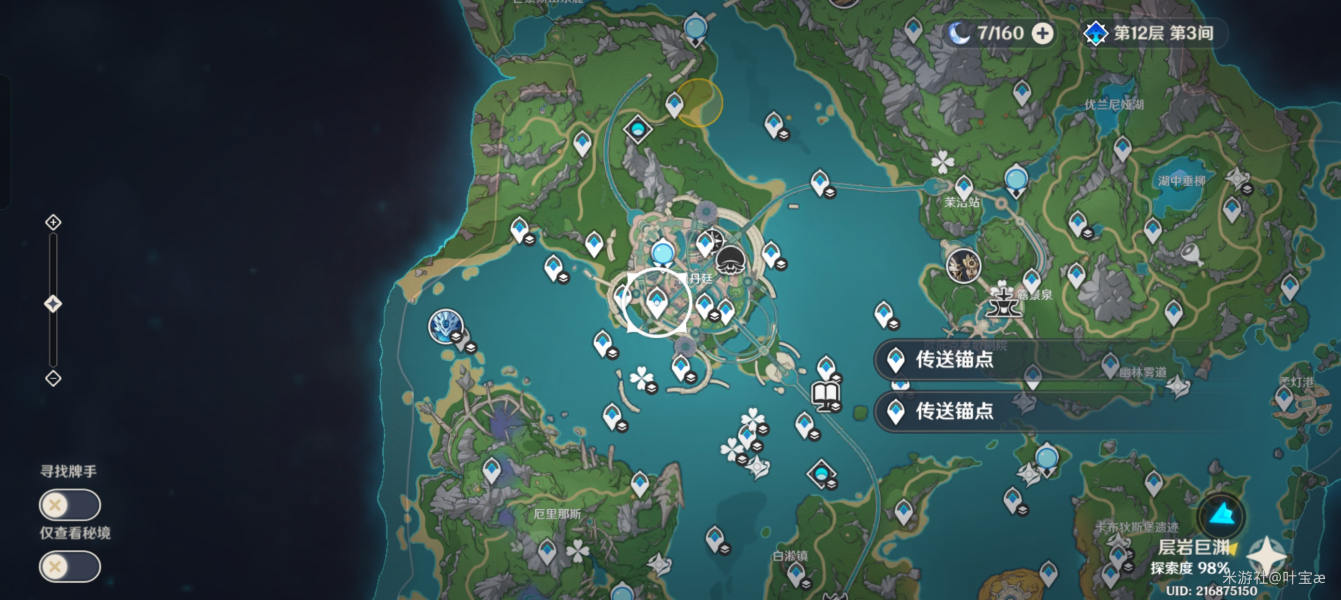Select the goblet-shaped marker near 湖中垂柳
Image resolution: width=1341 pixels, height=600 pixels.
pyautogui.click(x=1191, y=252)
